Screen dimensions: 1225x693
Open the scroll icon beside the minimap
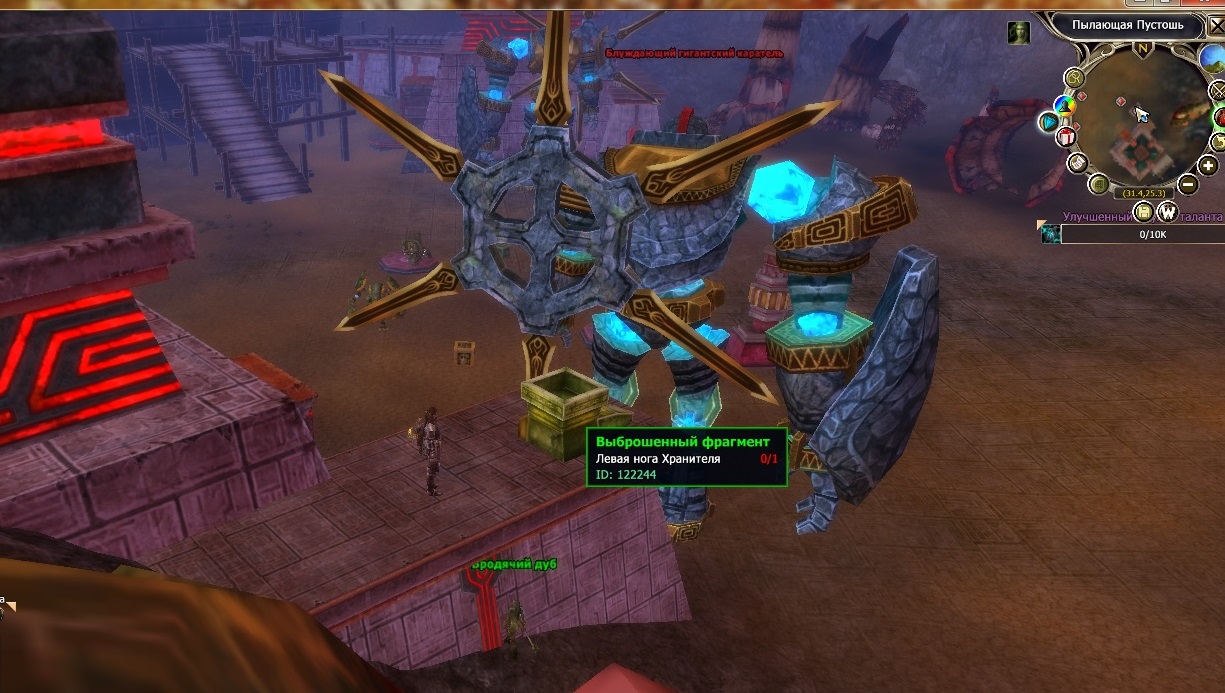click(x=1077, y=163)
